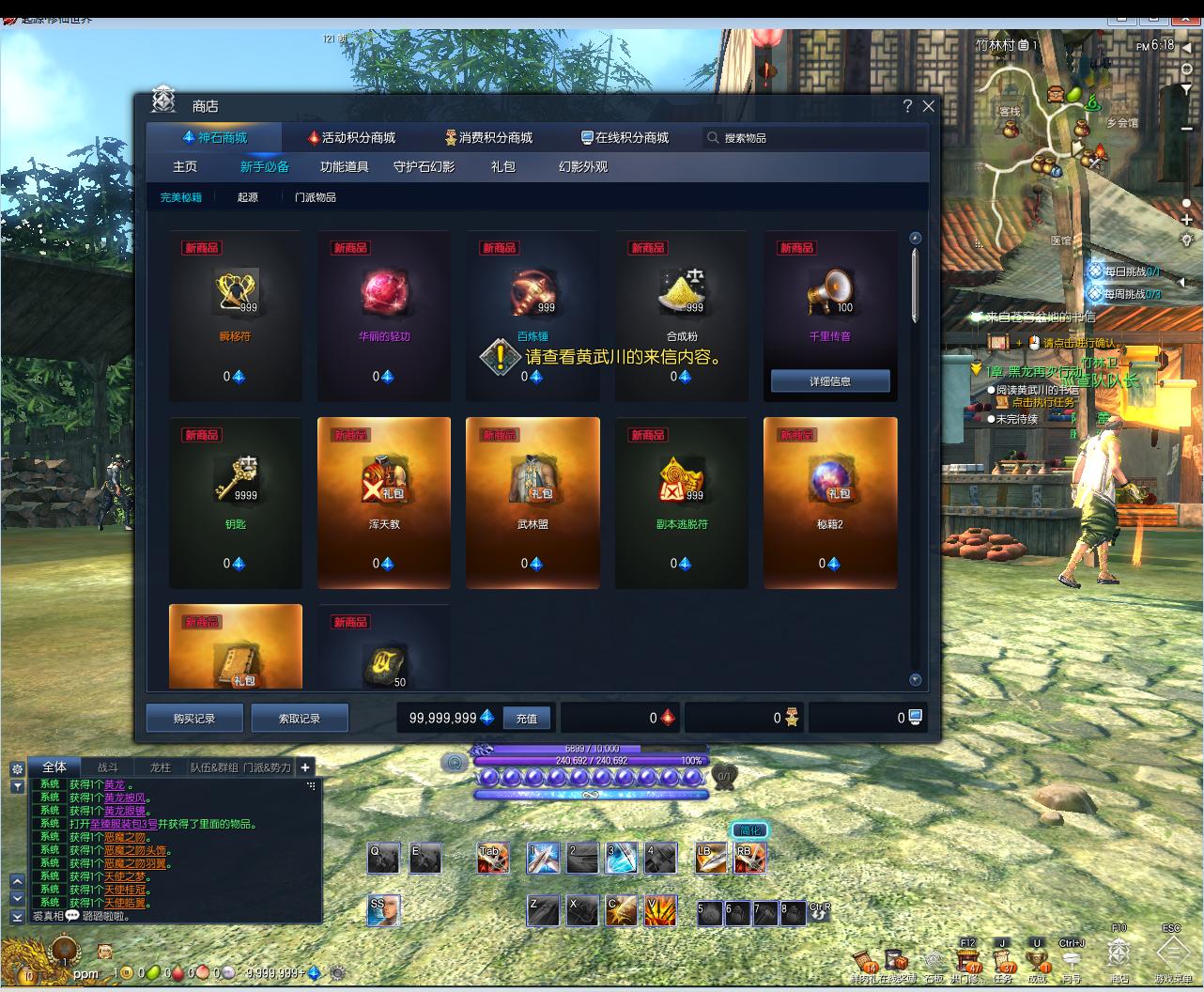Close the 商店 shop window
Image resolution: width=1204 pixels, height=992 pixels.
click(x=929, y=106)
